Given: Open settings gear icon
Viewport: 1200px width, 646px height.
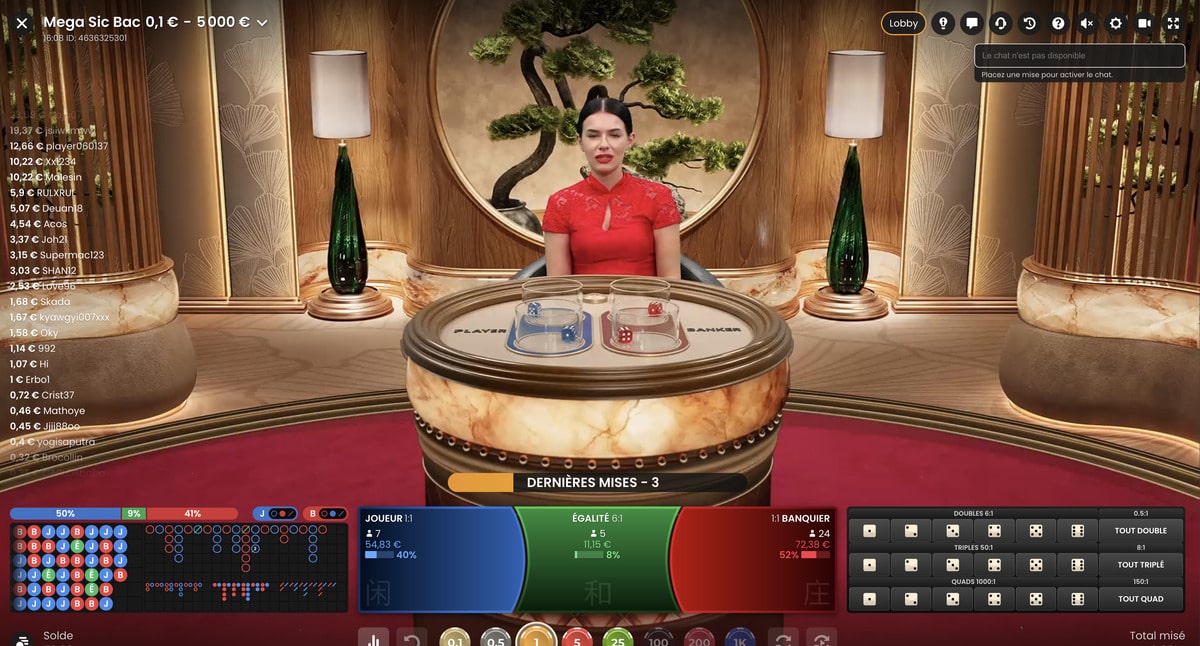Looking at the screenshot, I should pos(1116,23).
